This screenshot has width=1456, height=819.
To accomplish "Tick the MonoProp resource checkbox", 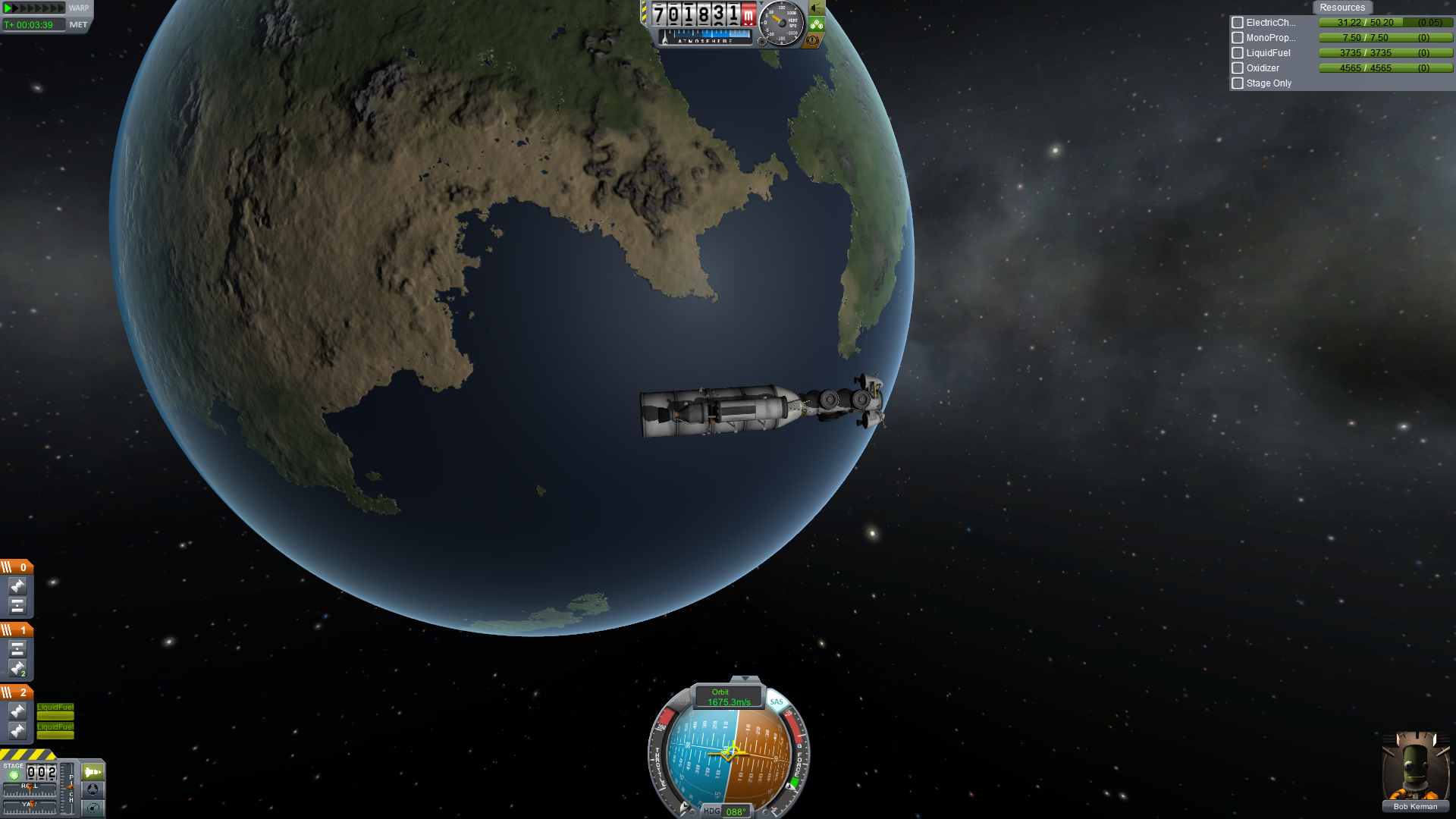I will pyautogui.click(x=1238, y=38).
